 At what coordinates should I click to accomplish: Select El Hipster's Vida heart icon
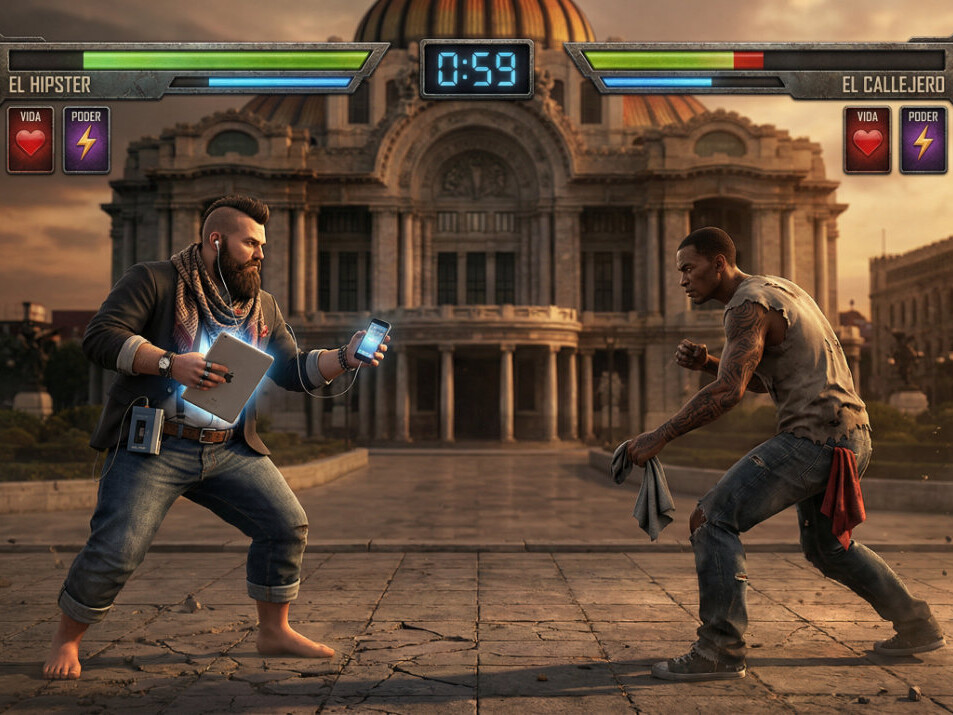tap(31, 140)
